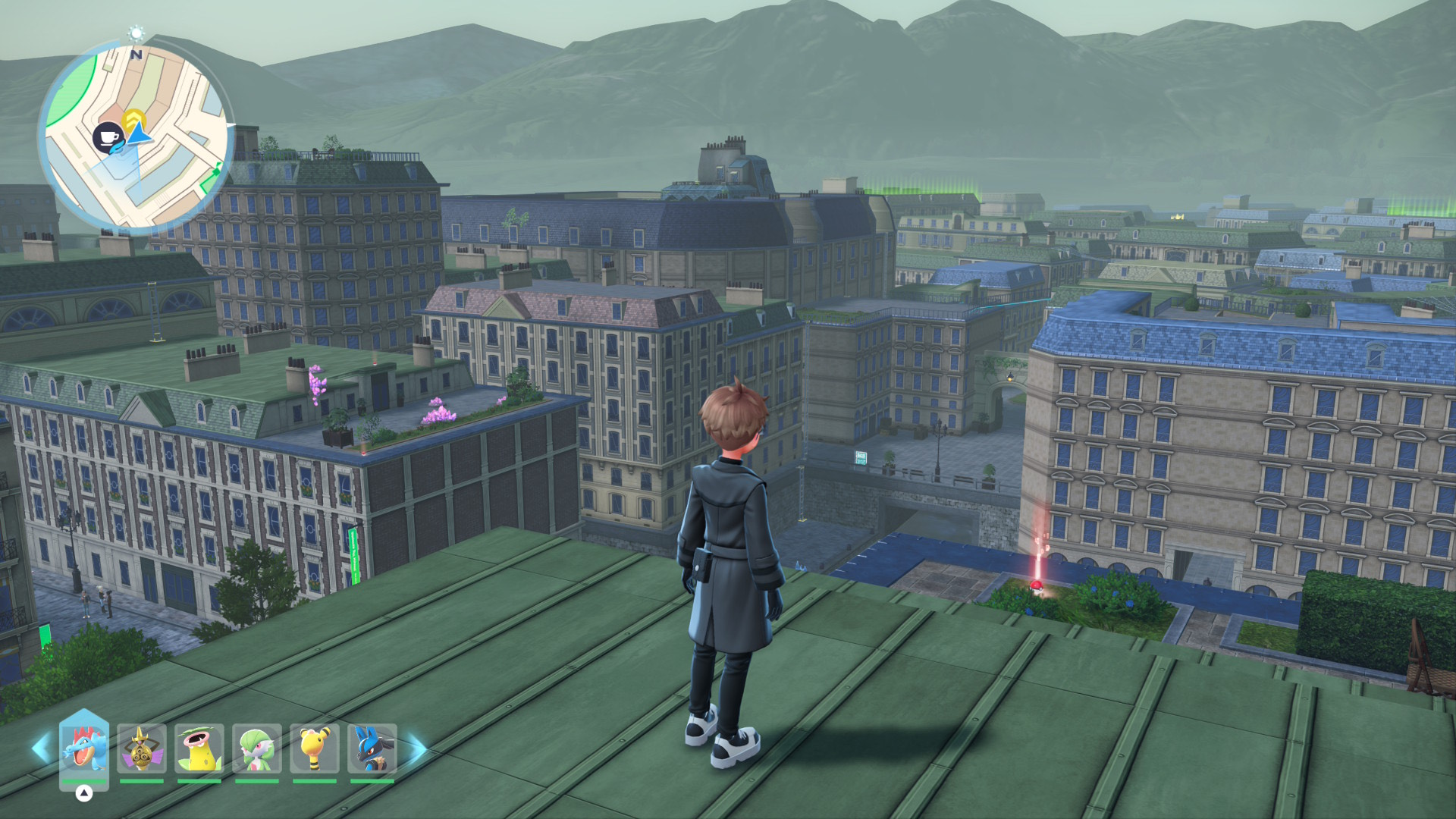Click the yellow chevron marker on the minimap
The image size is (1456, 819).
pyautogui.click(x=133, y=119)
